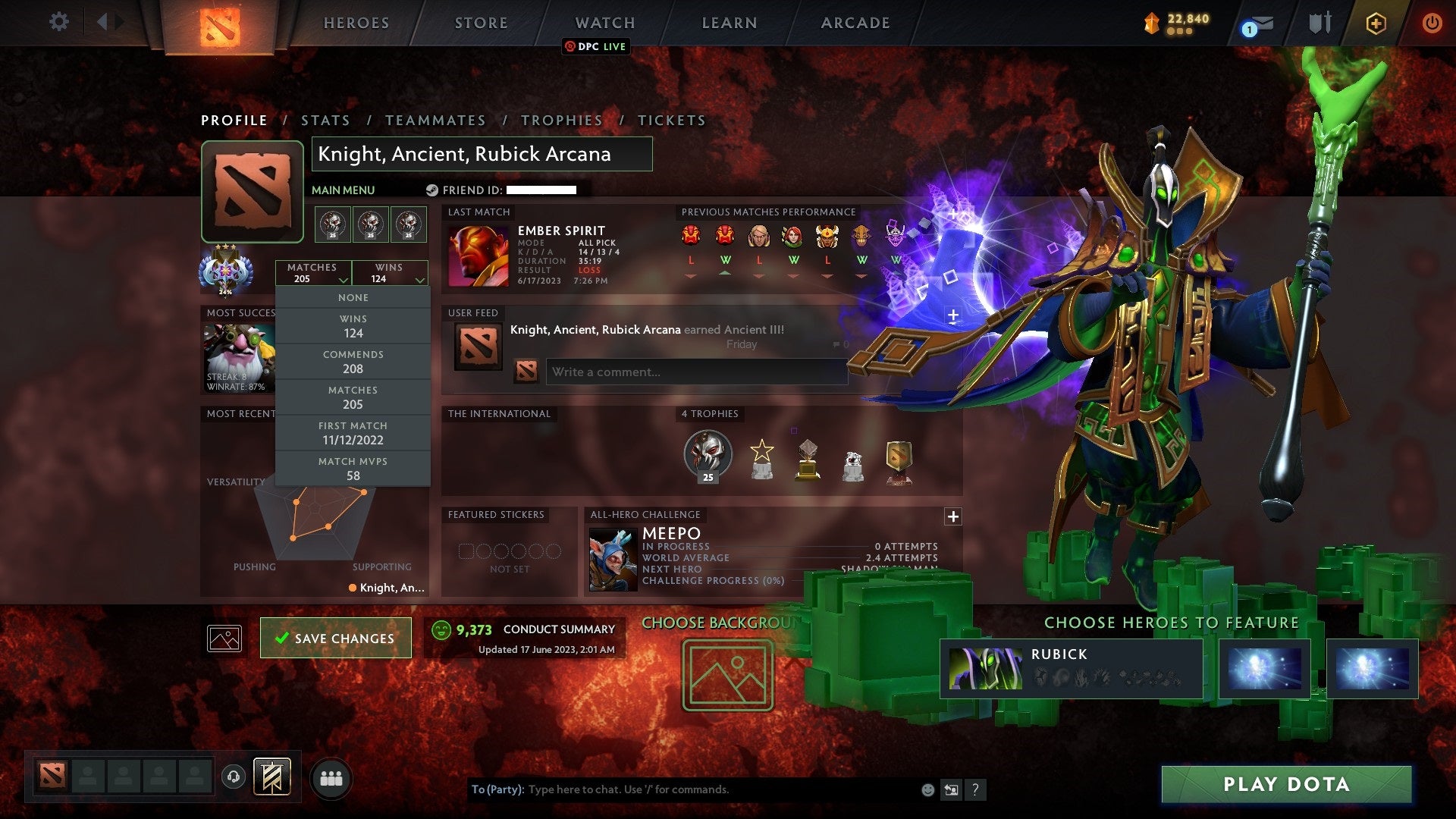Screen dimensions: 1456x819
Task: Select First Match from the stats dropdown
Action: pos(353,433)
